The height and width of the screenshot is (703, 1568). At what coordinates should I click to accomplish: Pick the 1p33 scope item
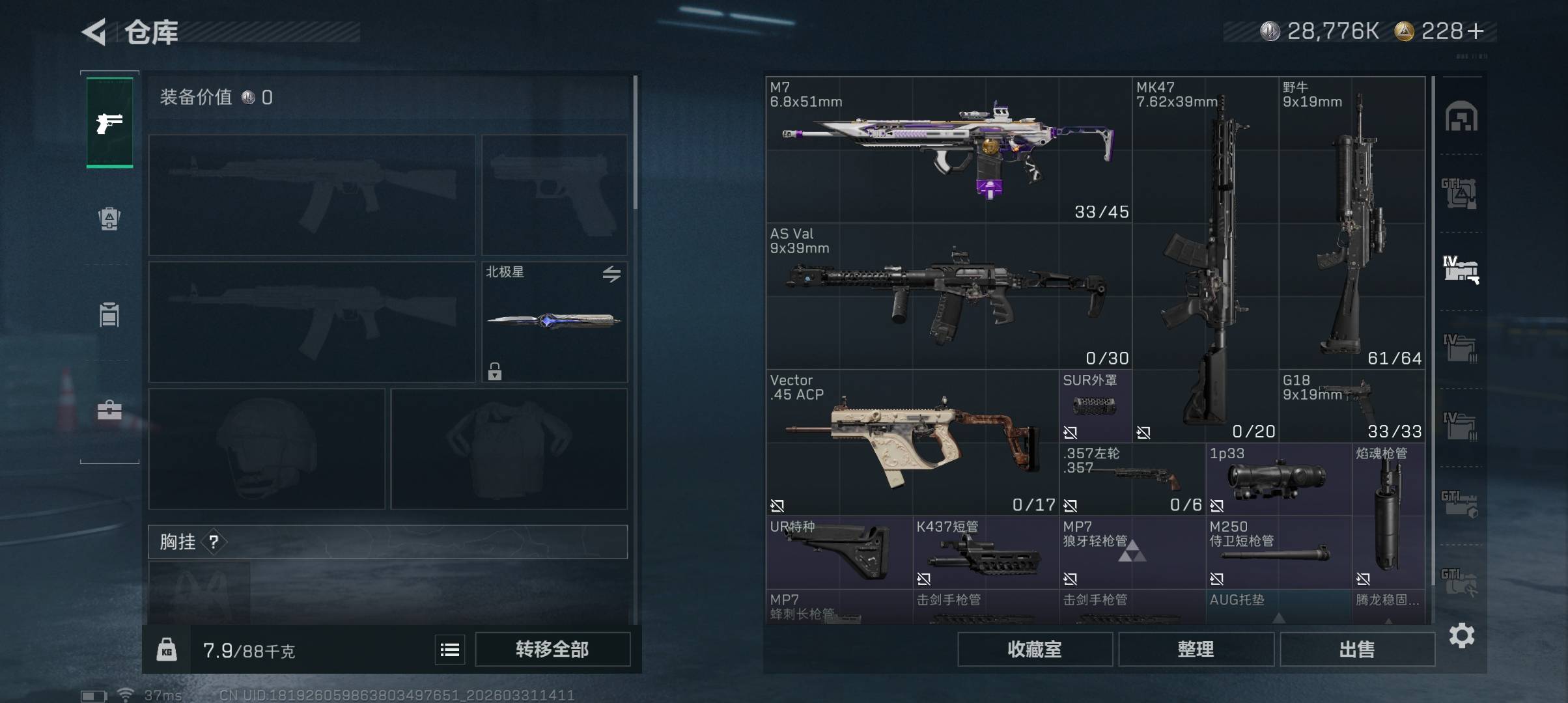point(1278,479)
